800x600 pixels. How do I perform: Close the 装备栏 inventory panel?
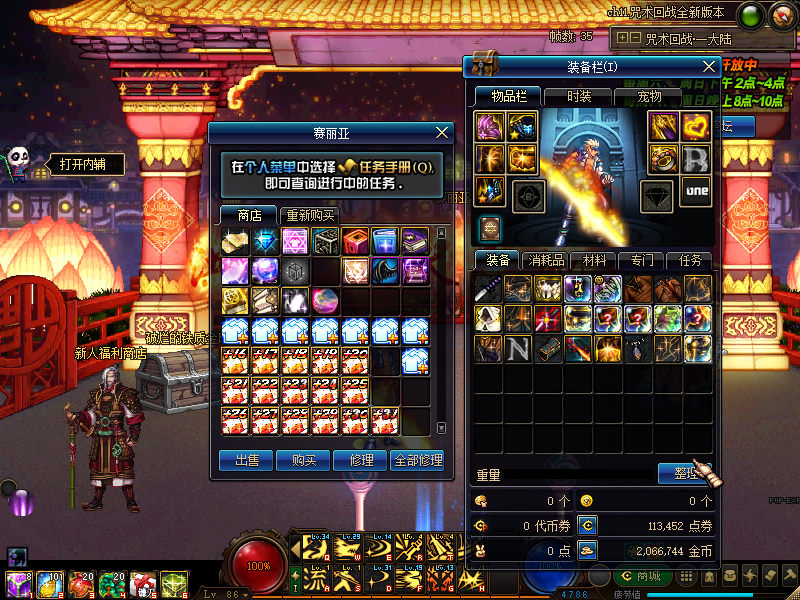pyautogui.click(x=709, y=67)
